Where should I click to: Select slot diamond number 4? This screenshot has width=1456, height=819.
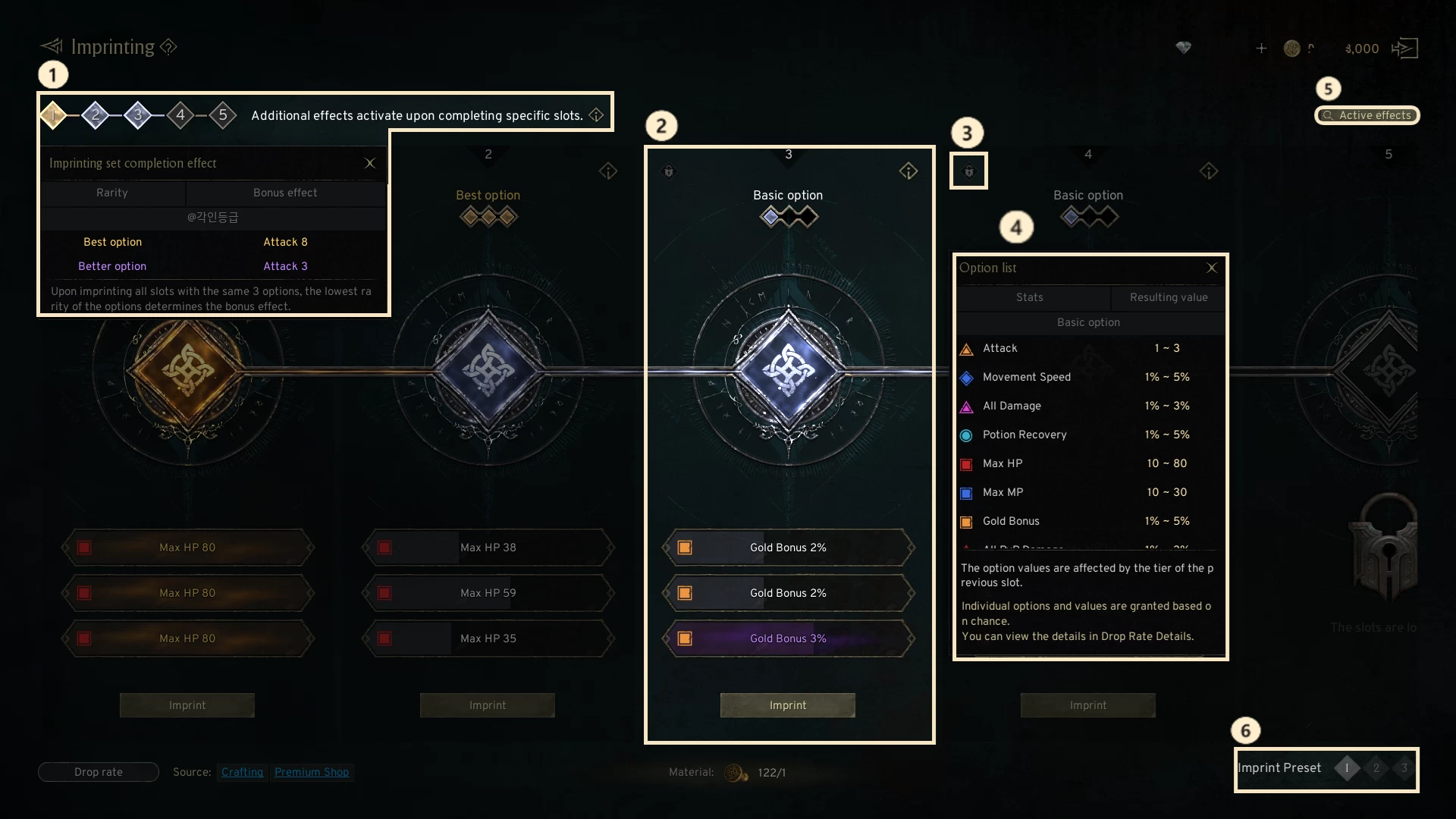pos(180,115)
